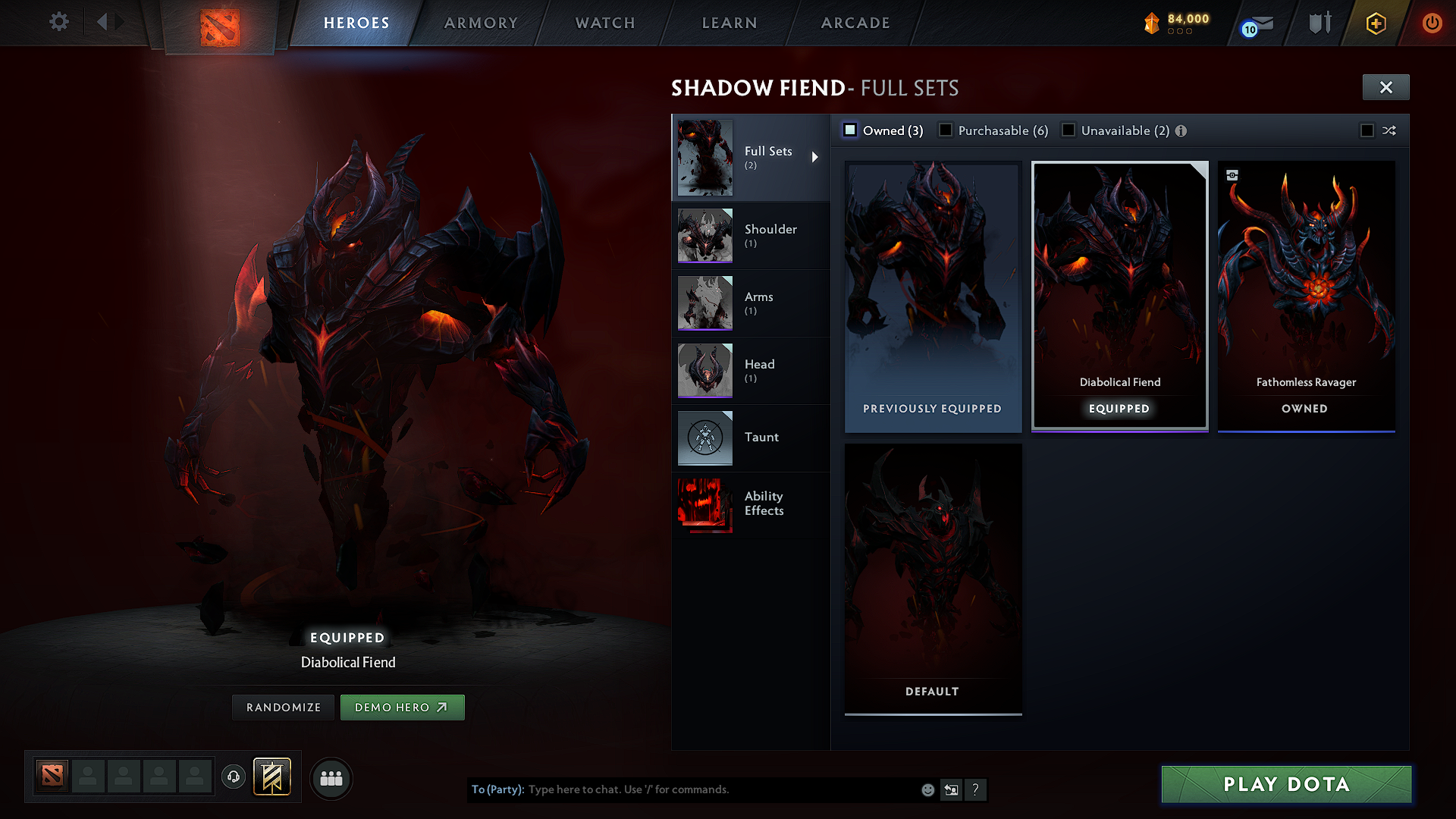Switch to the WATCH tab
The image size is (1456, 819).
coord(603,23)
